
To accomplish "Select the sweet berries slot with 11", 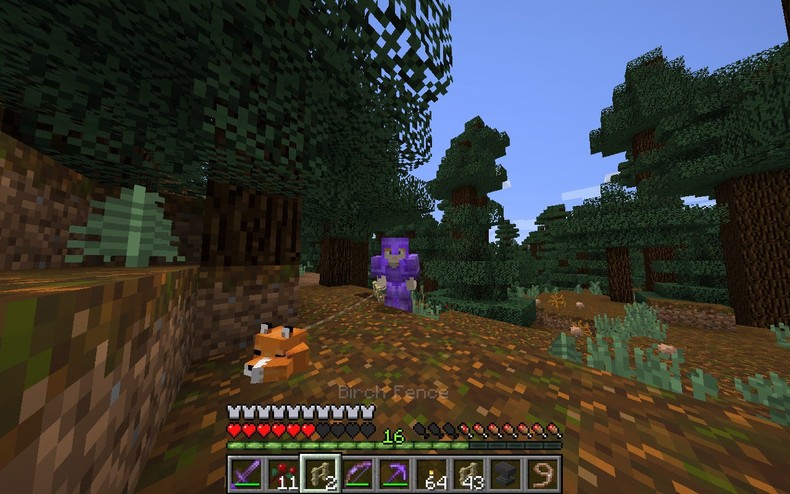I will (283, 472).
